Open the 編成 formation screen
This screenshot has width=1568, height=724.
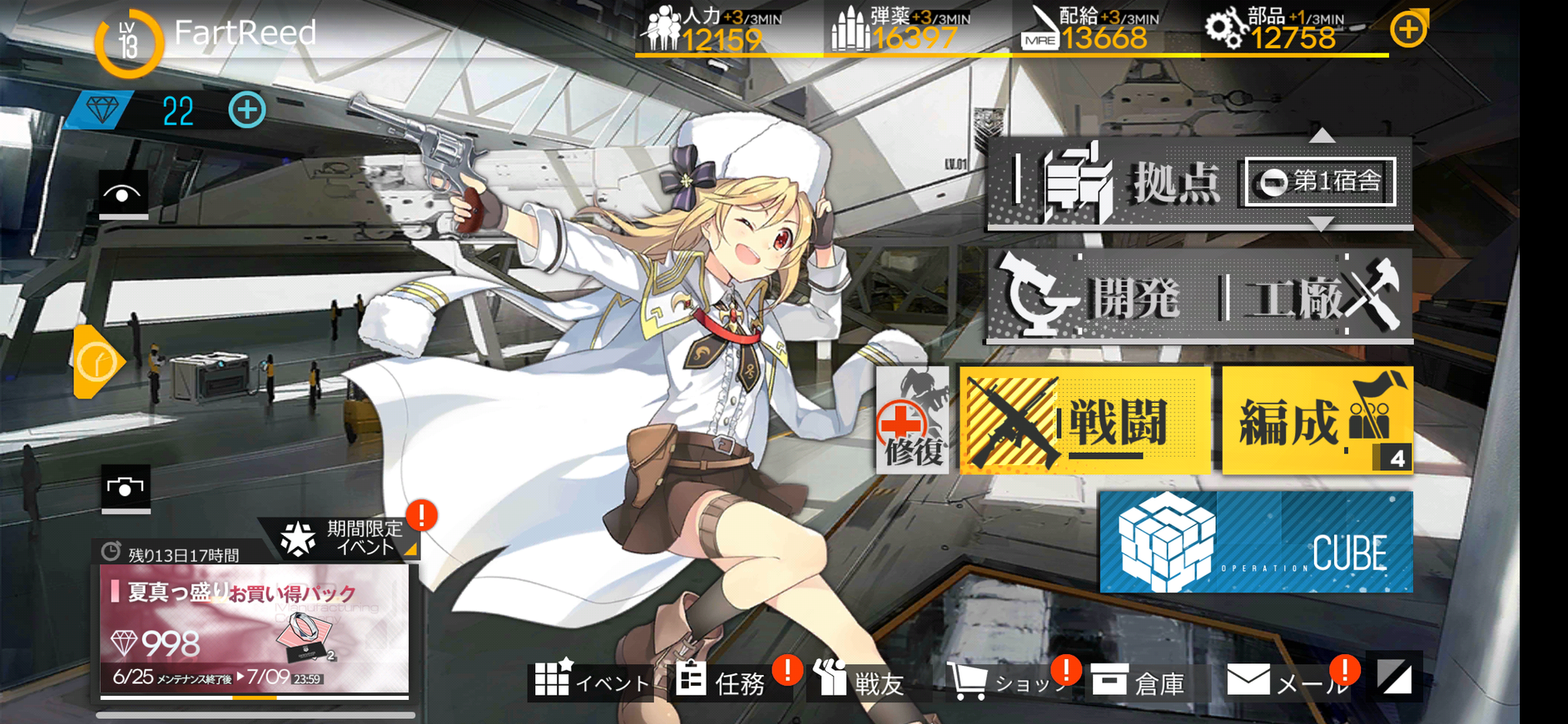1317,420
